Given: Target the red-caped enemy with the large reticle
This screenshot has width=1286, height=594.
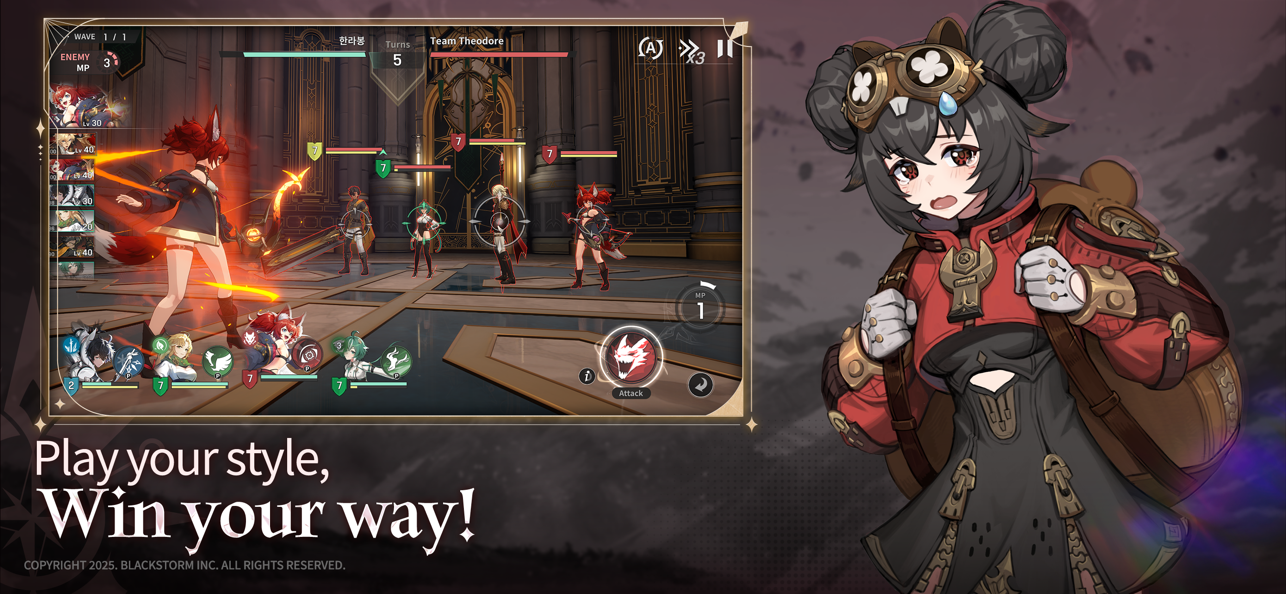Looking at the screenshot, I should [x=500, y=224].
